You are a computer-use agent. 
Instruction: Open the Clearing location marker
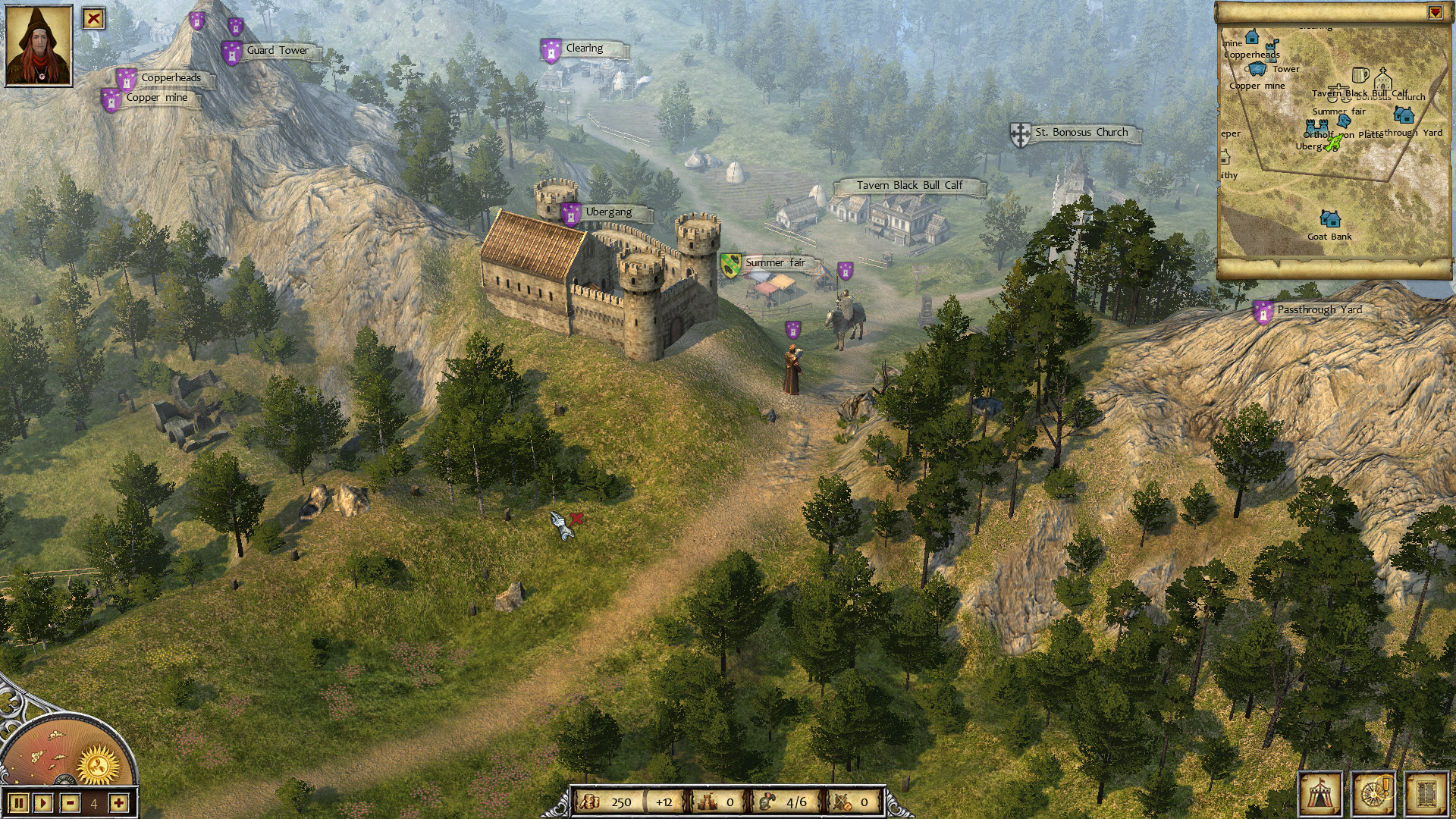point(584,48)
